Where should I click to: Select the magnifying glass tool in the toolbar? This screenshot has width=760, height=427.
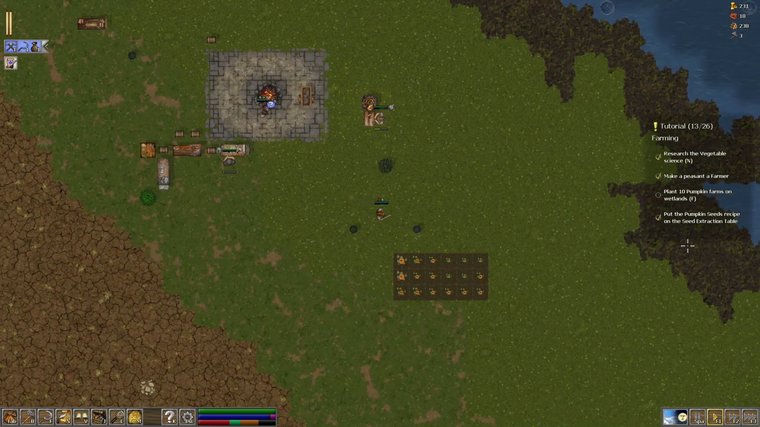coord(117,416)
